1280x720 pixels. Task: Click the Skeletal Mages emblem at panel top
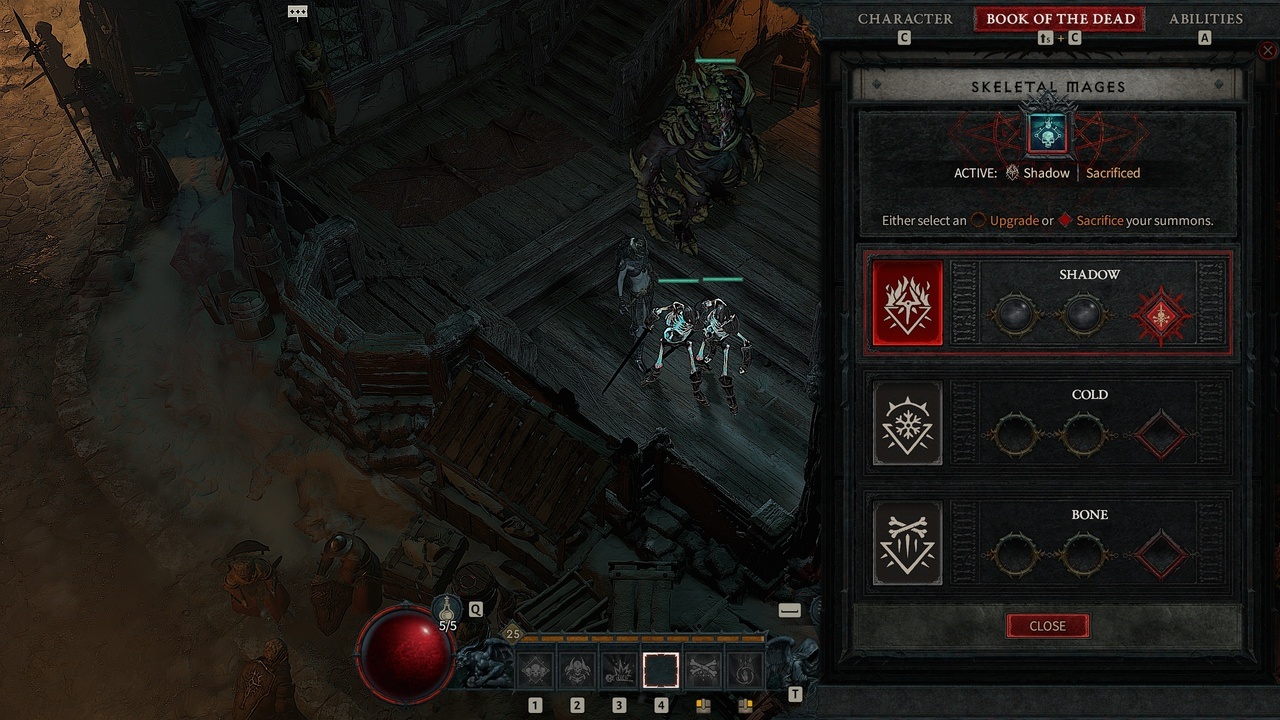pyautogui.click(x=1046, y=132)
